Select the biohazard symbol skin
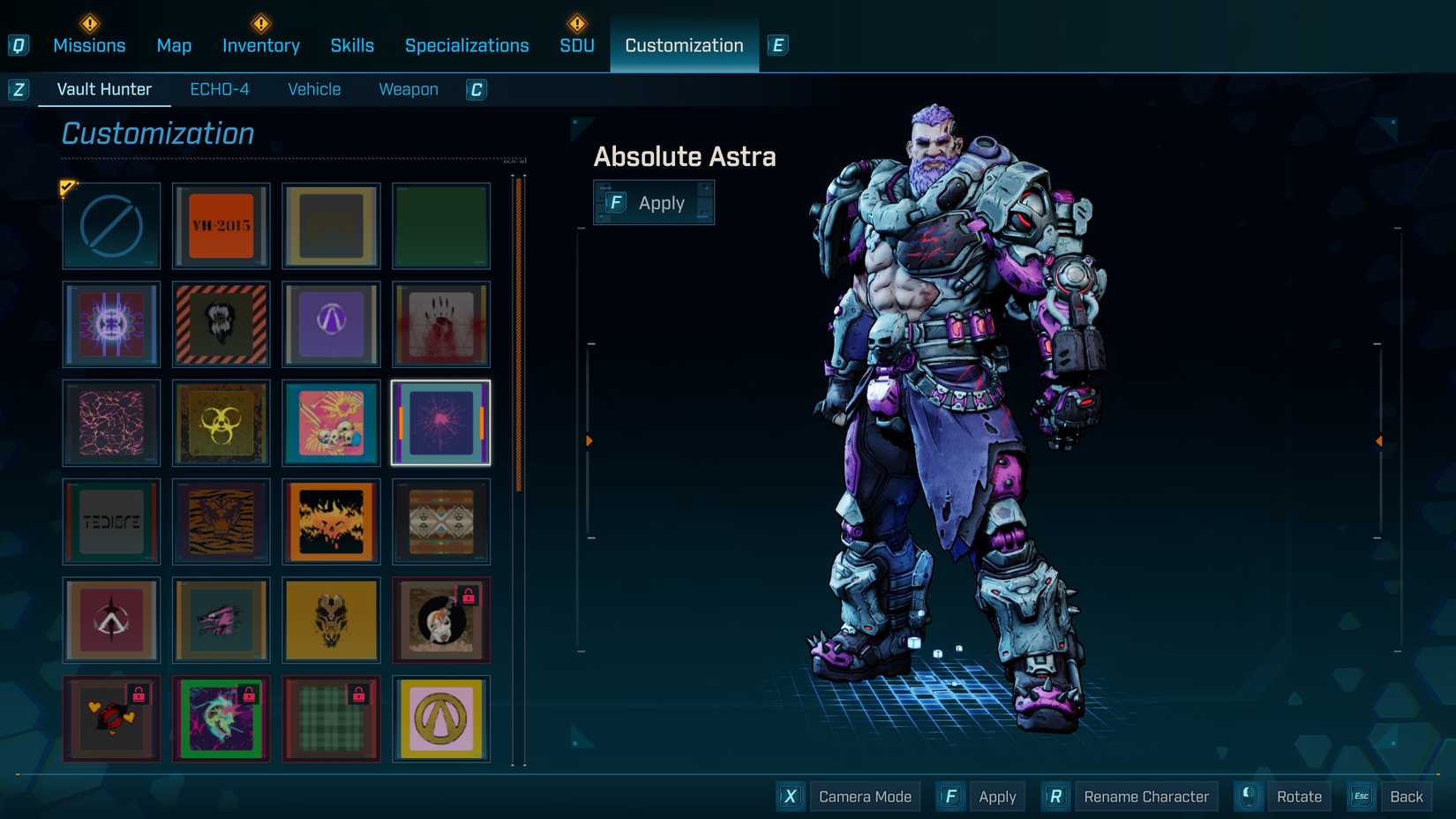 coord(221,424)
